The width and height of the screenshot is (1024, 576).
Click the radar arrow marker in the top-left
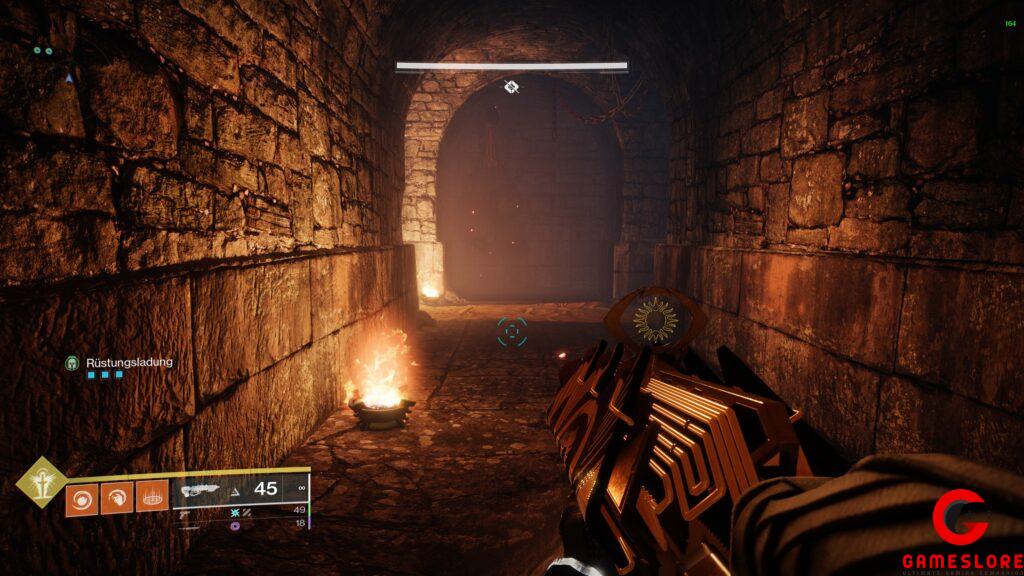69,77
